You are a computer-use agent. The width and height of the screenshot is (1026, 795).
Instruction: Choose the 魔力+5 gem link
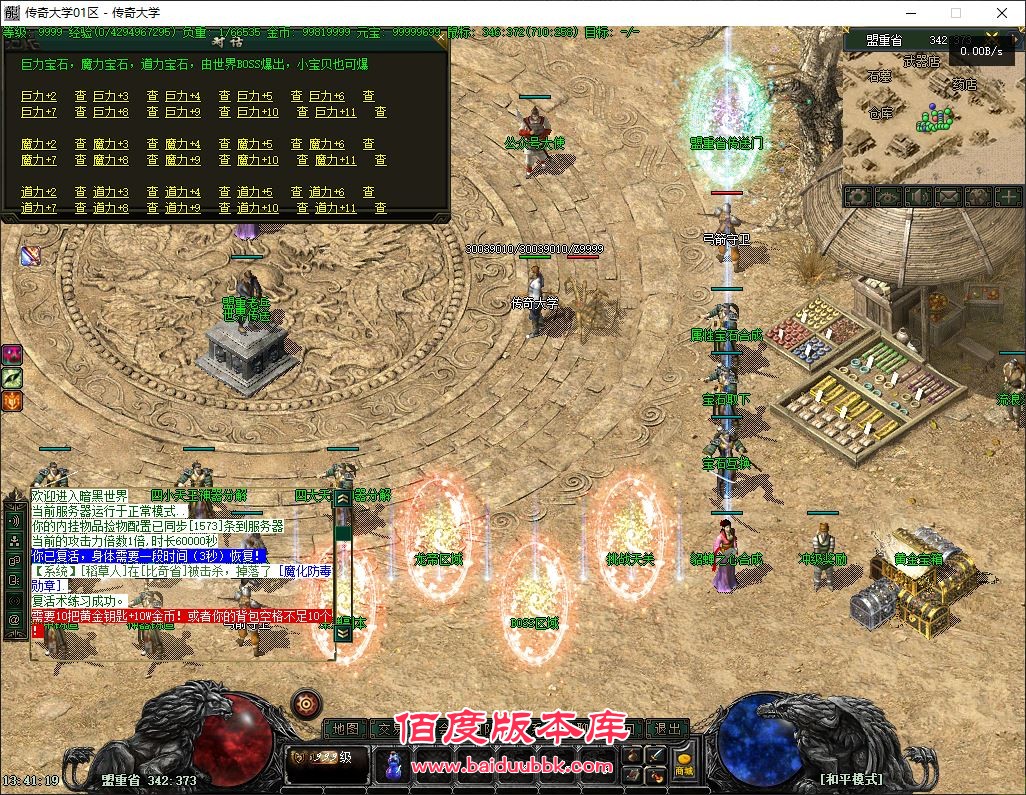[x=254, y=145]
